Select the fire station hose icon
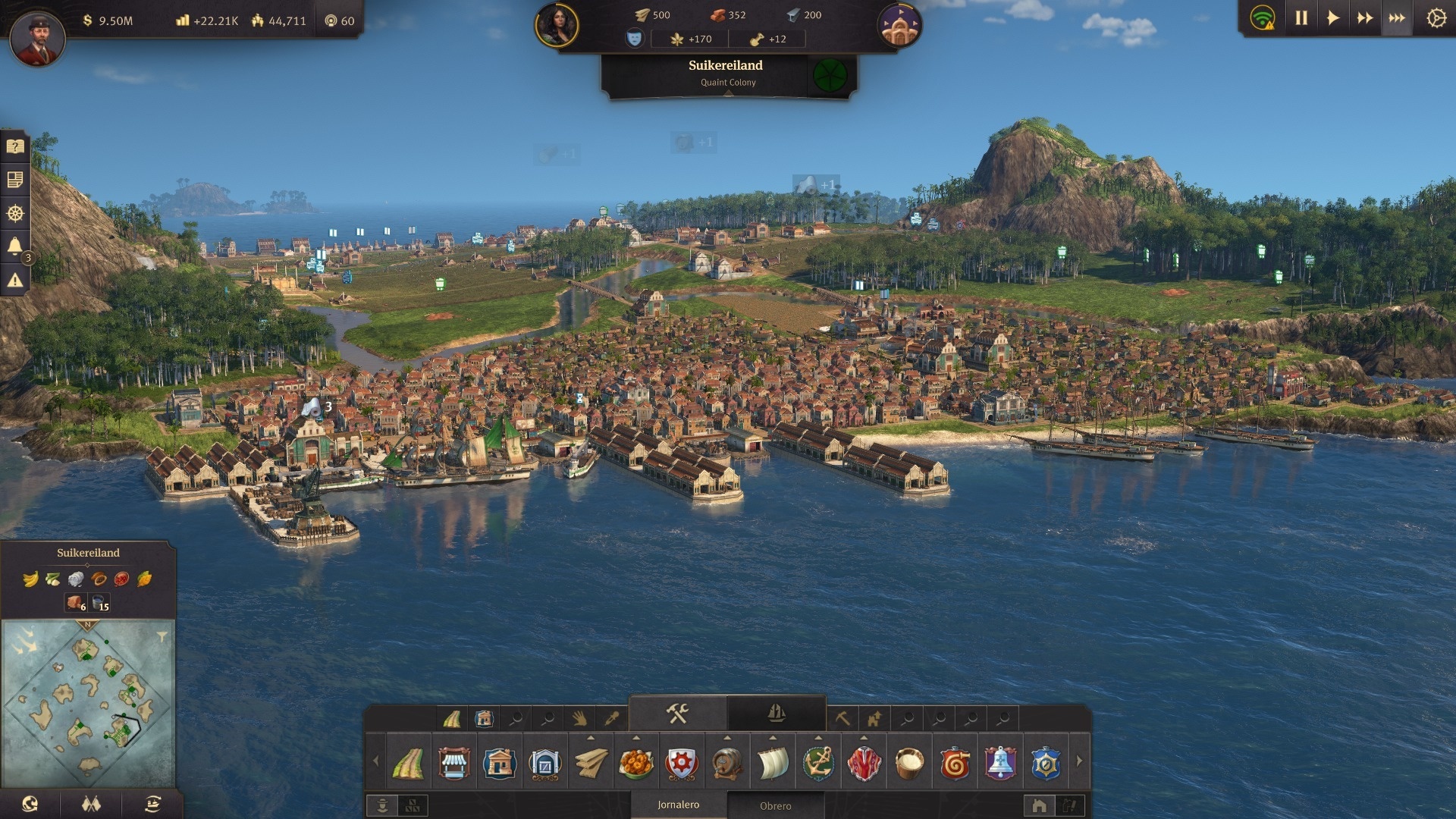Screen dimensions: 1456x819 tap(955, 763)
